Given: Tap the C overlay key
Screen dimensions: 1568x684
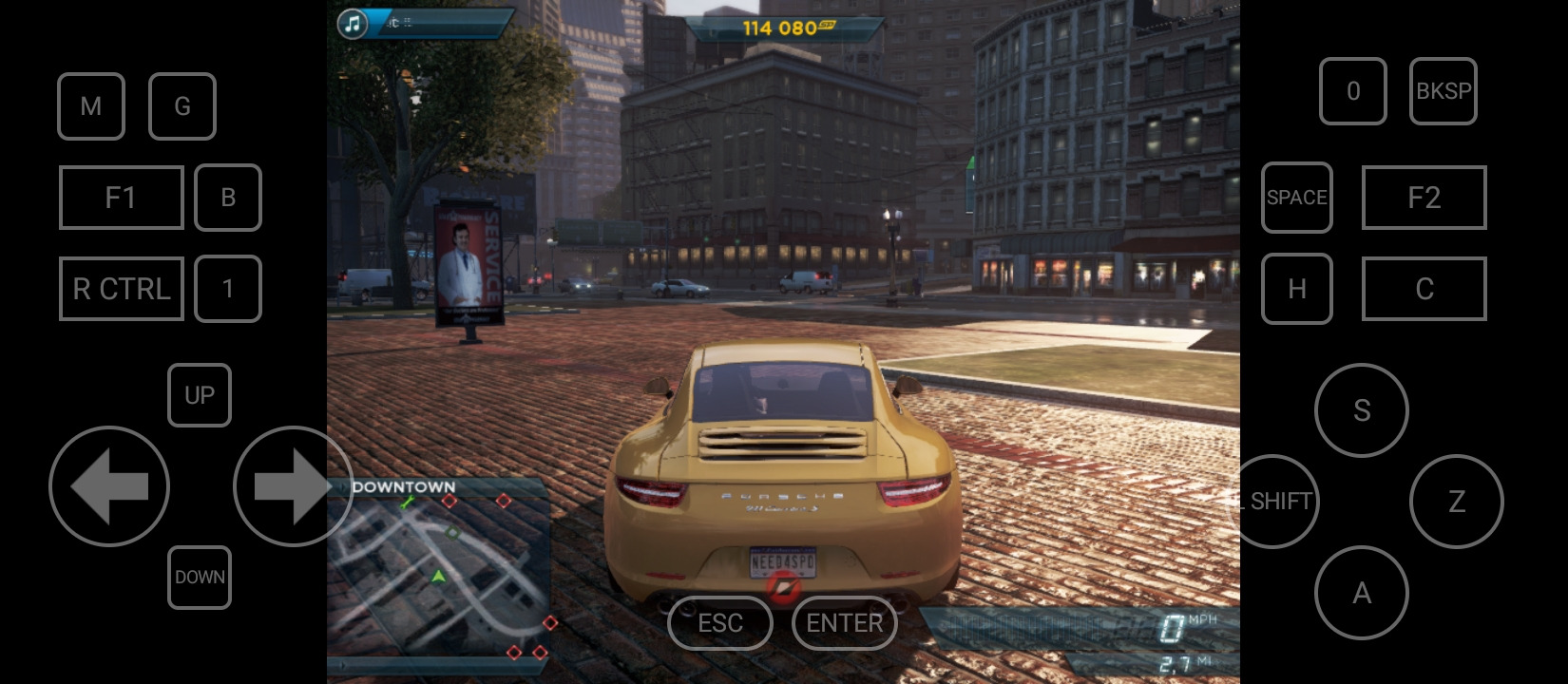Looking at the screenshot, I should pyautogui.click(x=1424, y=289).
